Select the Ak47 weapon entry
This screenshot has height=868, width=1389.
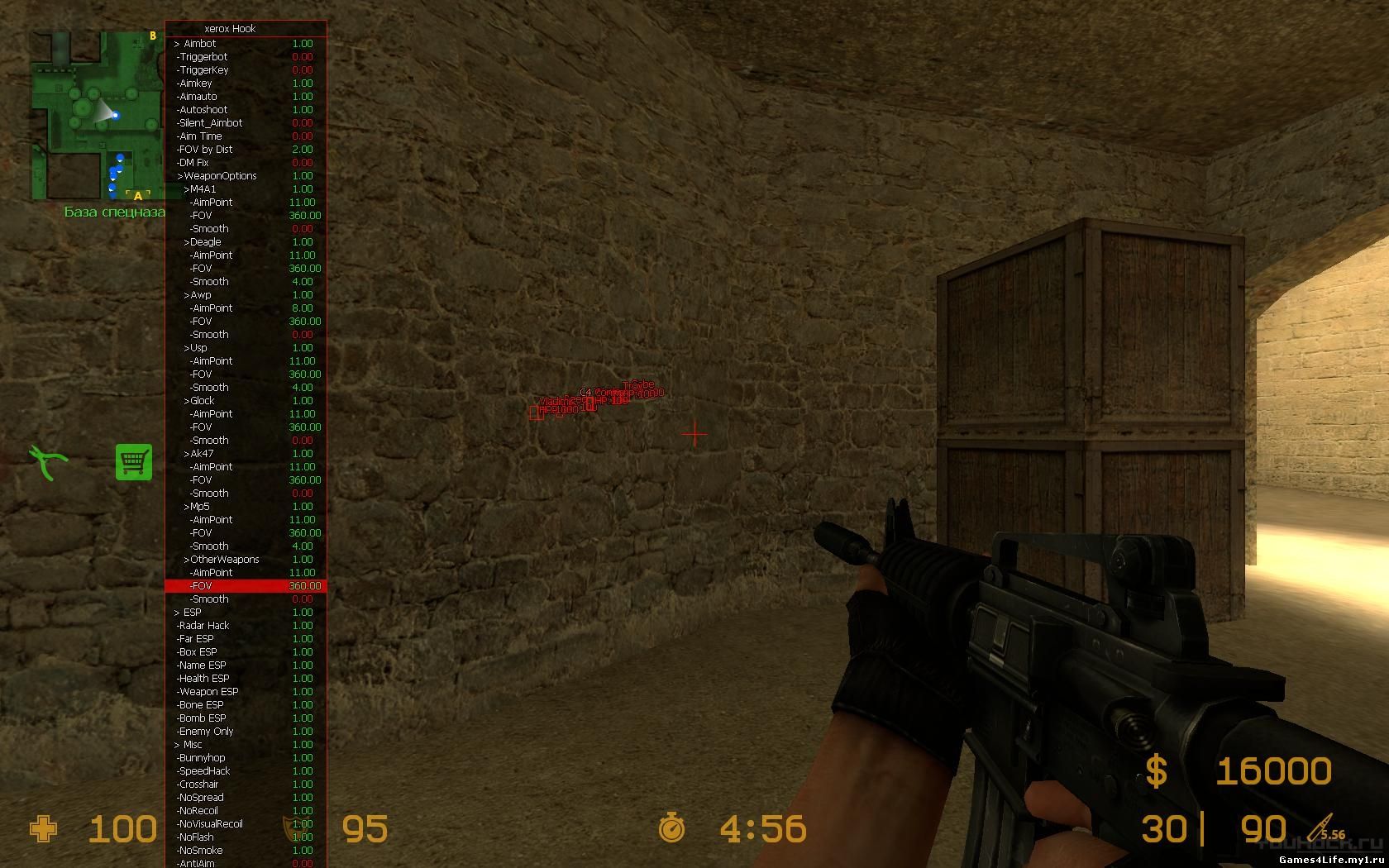[x=200, y=454]
